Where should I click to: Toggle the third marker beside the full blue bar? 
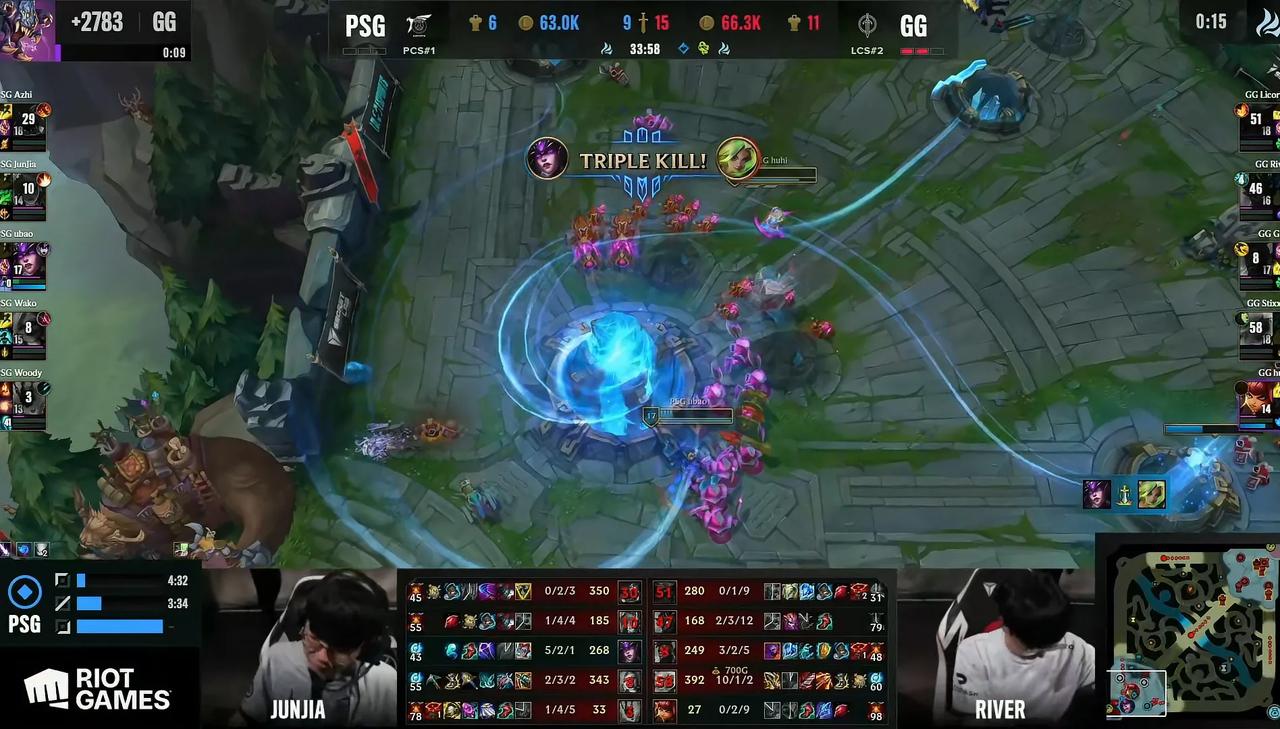(x=62, y=626)
